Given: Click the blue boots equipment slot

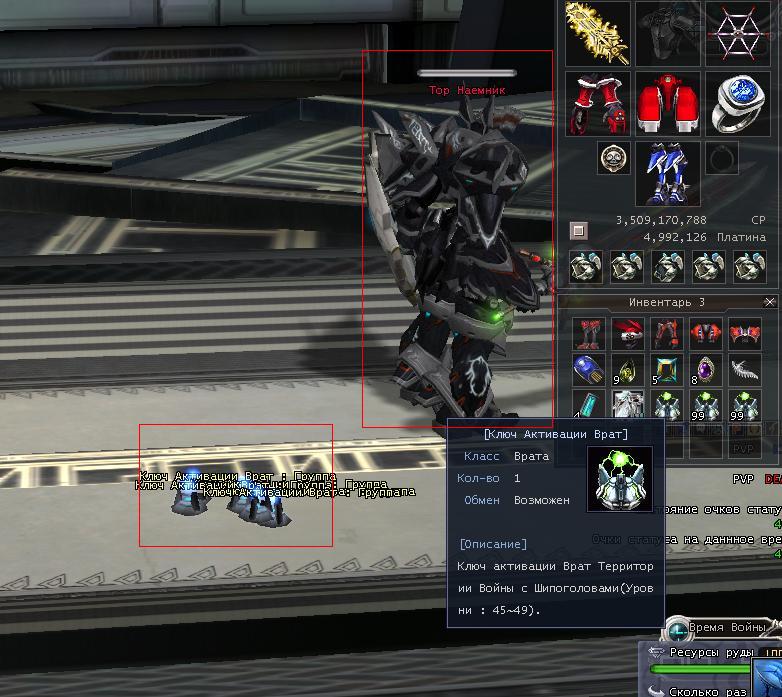Looking at the screenshot, I should (x=667, y=171).
